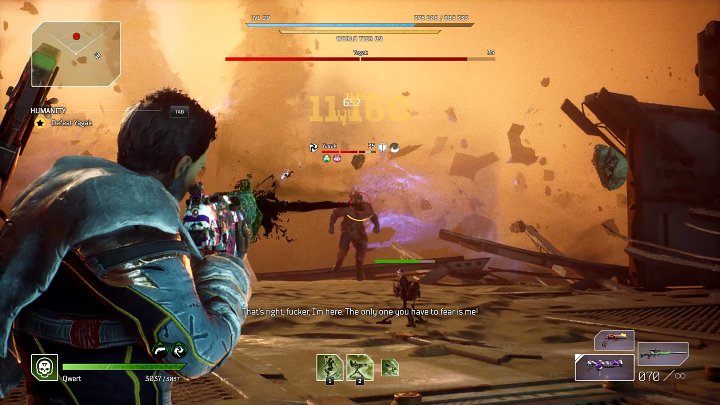Open the minimap in the corner
720x405 pixels.
pyautogui.click(x=74, y=51)
